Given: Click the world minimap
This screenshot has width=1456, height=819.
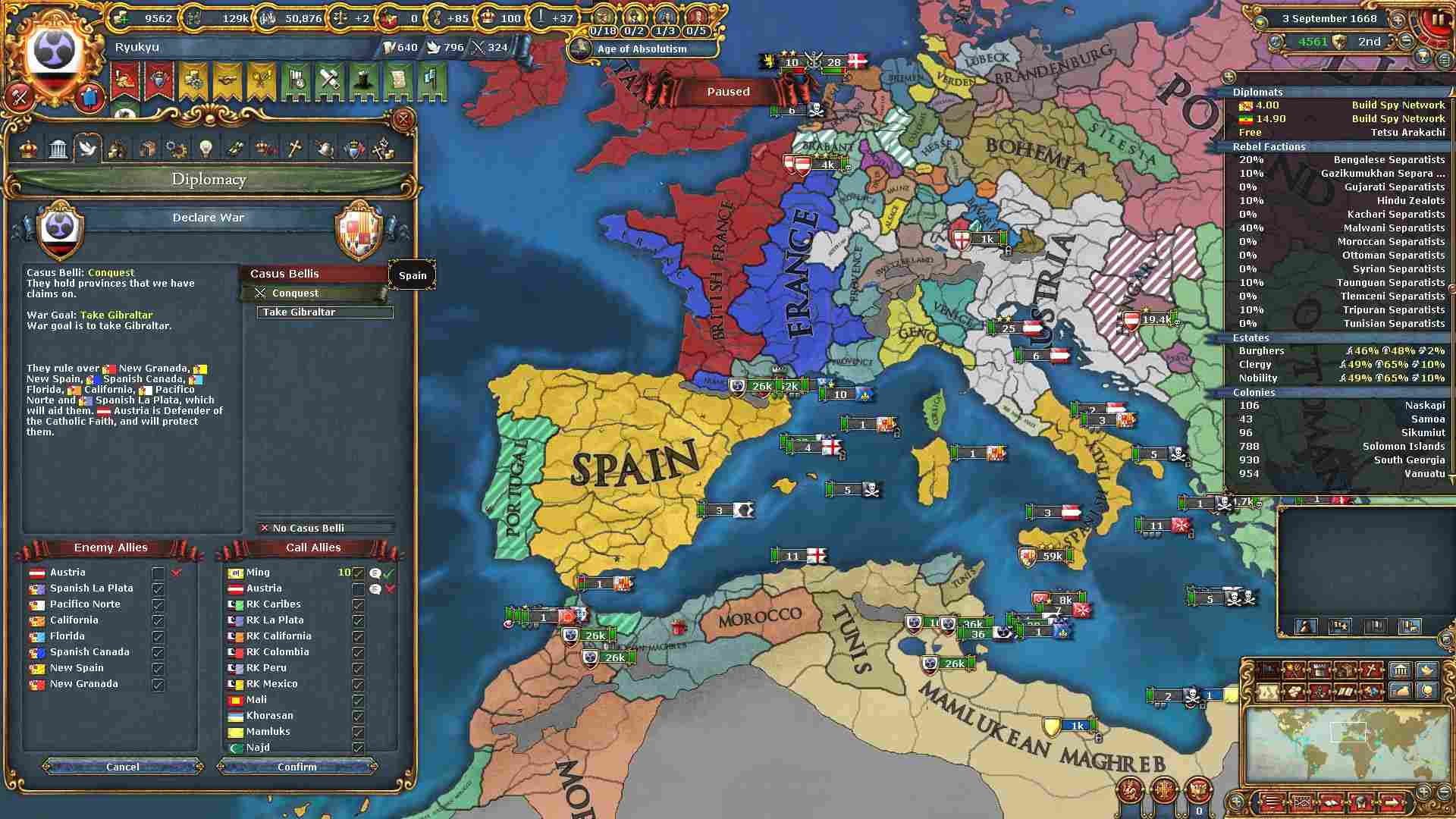Looking at the screenshot, I should tap(1347, 743).
